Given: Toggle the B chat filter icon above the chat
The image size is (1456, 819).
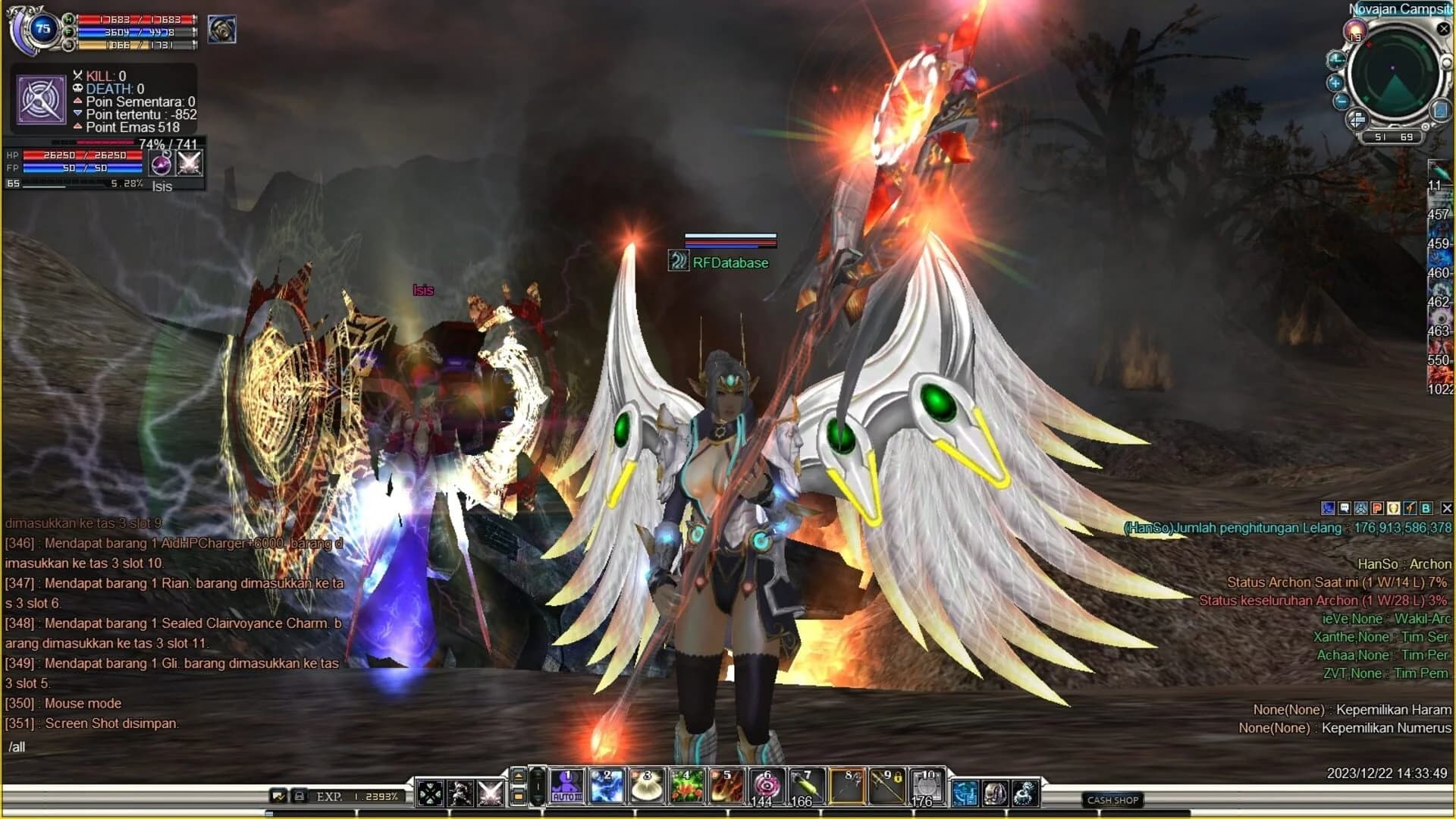Looking at the screenshot, I should 1425,509.
